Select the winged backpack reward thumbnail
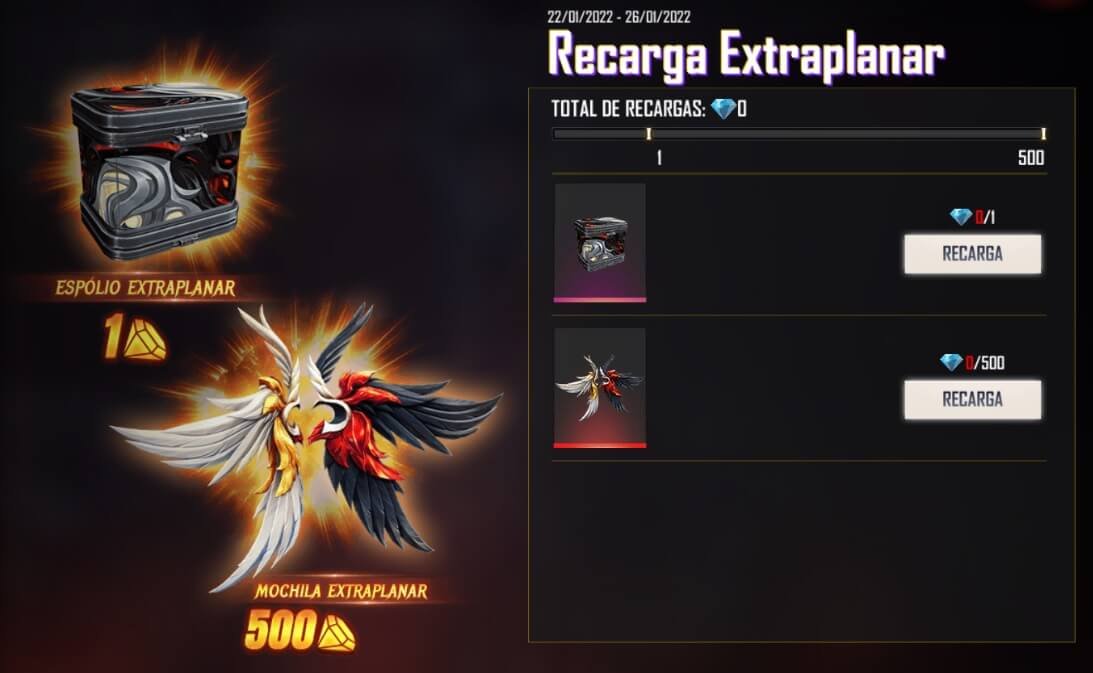The height and width of the screenshot is (673, 1093). click(600, 387)
